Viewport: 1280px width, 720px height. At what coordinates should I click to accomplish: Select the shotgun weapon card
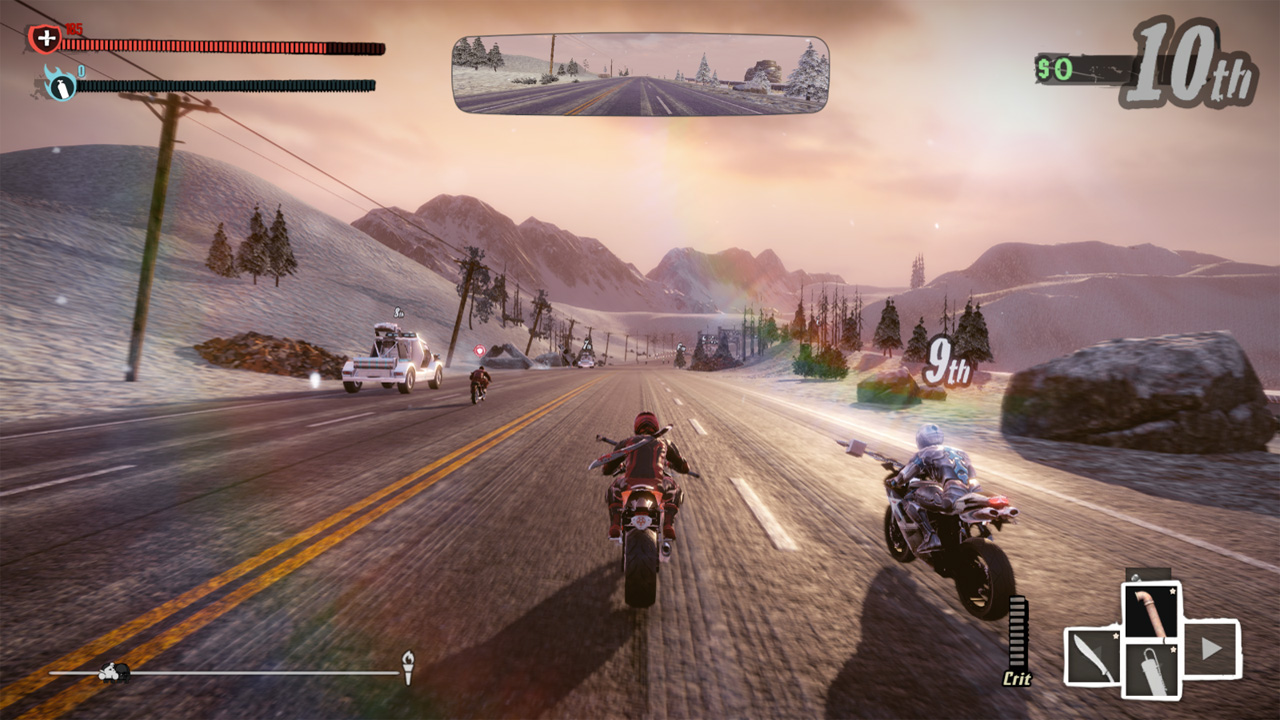(x=1151, y=669)
